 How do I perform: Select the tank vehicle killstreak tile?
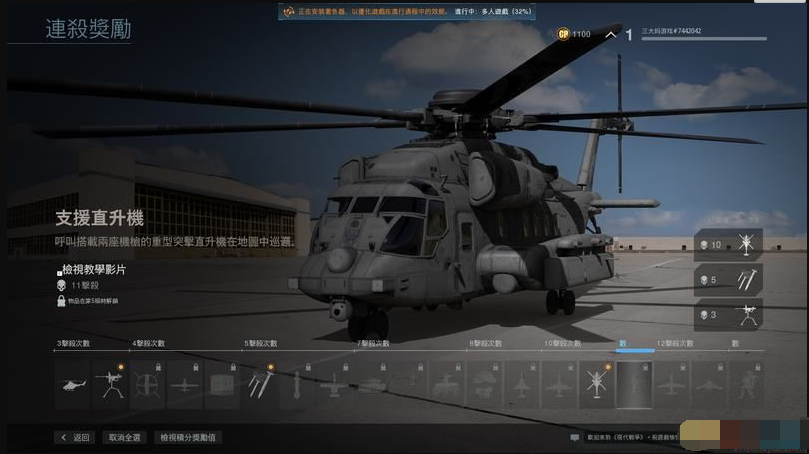pyautogui.click(x=372, y=385)
